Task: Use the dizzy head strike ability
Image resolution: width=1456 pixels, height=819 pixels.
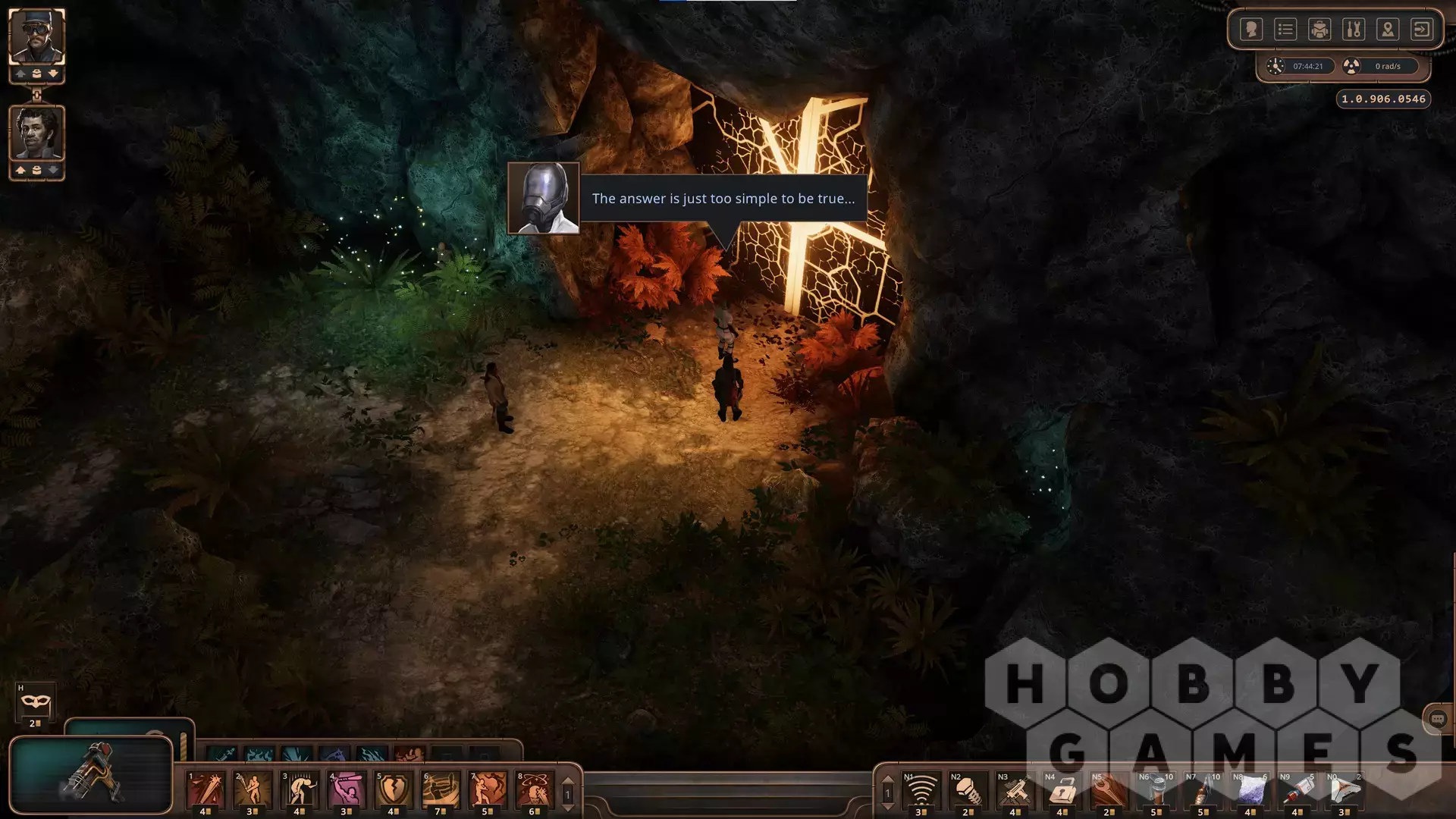Action: click(x=535, y=790)
